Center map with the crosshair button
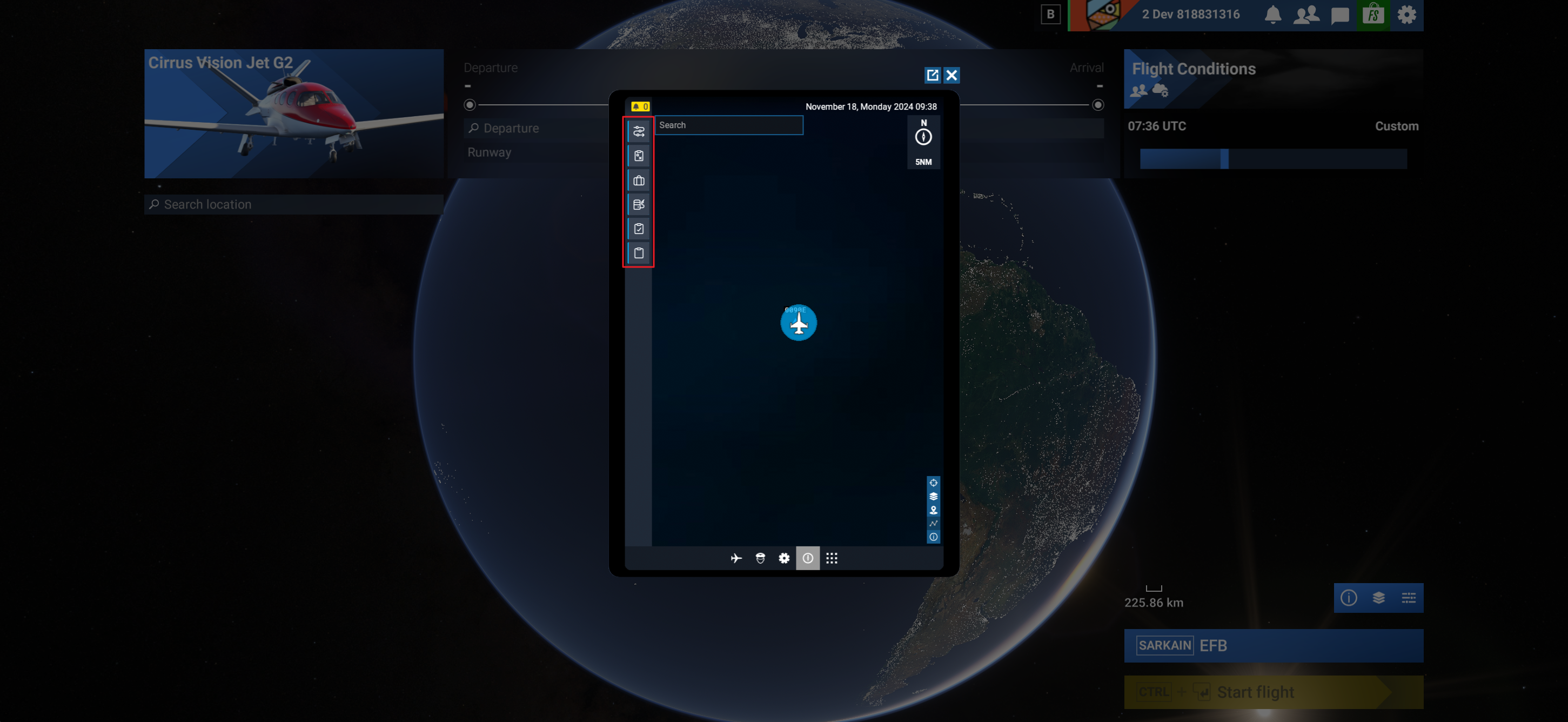Image resolution: width=1568 pixels, height=722 pixels. coord(933,483)
